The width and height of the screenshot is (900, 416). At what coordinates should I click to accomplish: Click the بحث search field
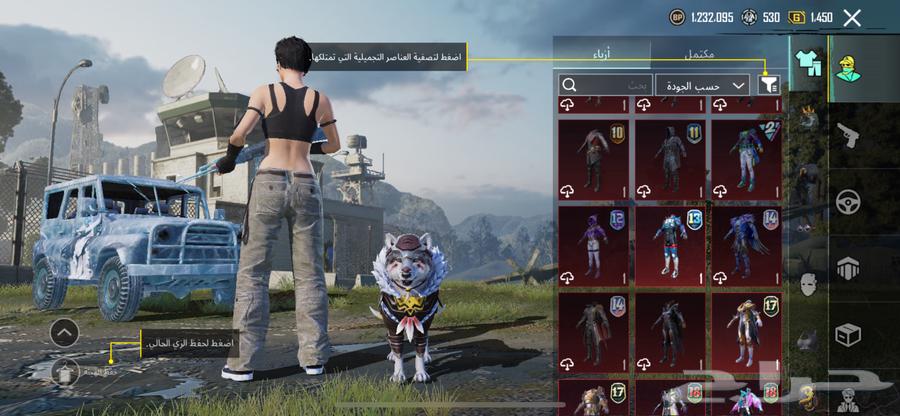tap(604, 86)
